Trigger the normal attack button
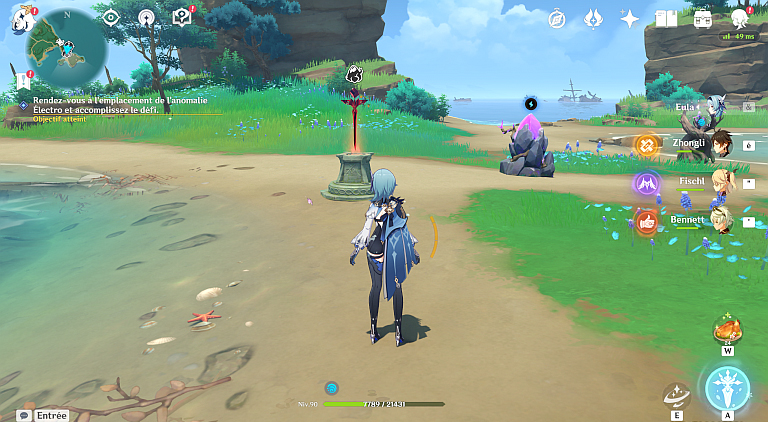 click(x=727, y=389)
